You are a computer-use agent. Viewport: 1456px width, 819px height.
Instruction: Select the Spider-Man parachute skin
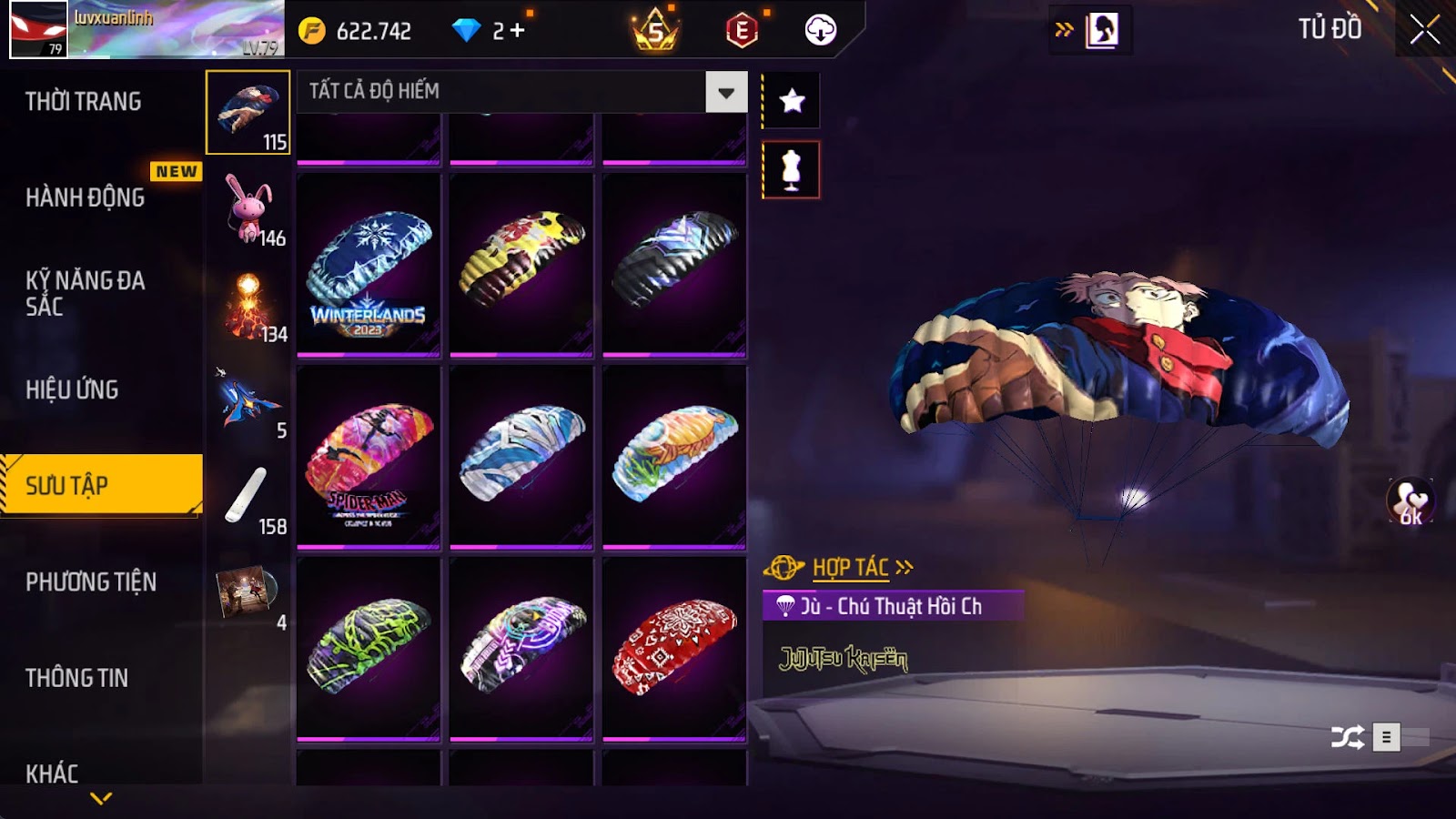369,457
